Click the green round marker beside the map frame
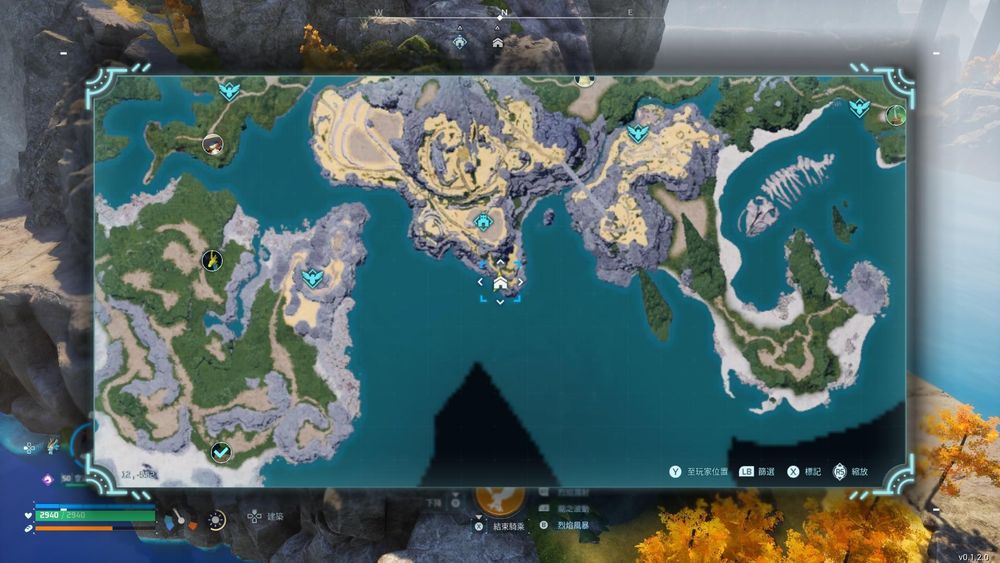The height and width of the screenshot is (563, 1000). tap(895, 115)
